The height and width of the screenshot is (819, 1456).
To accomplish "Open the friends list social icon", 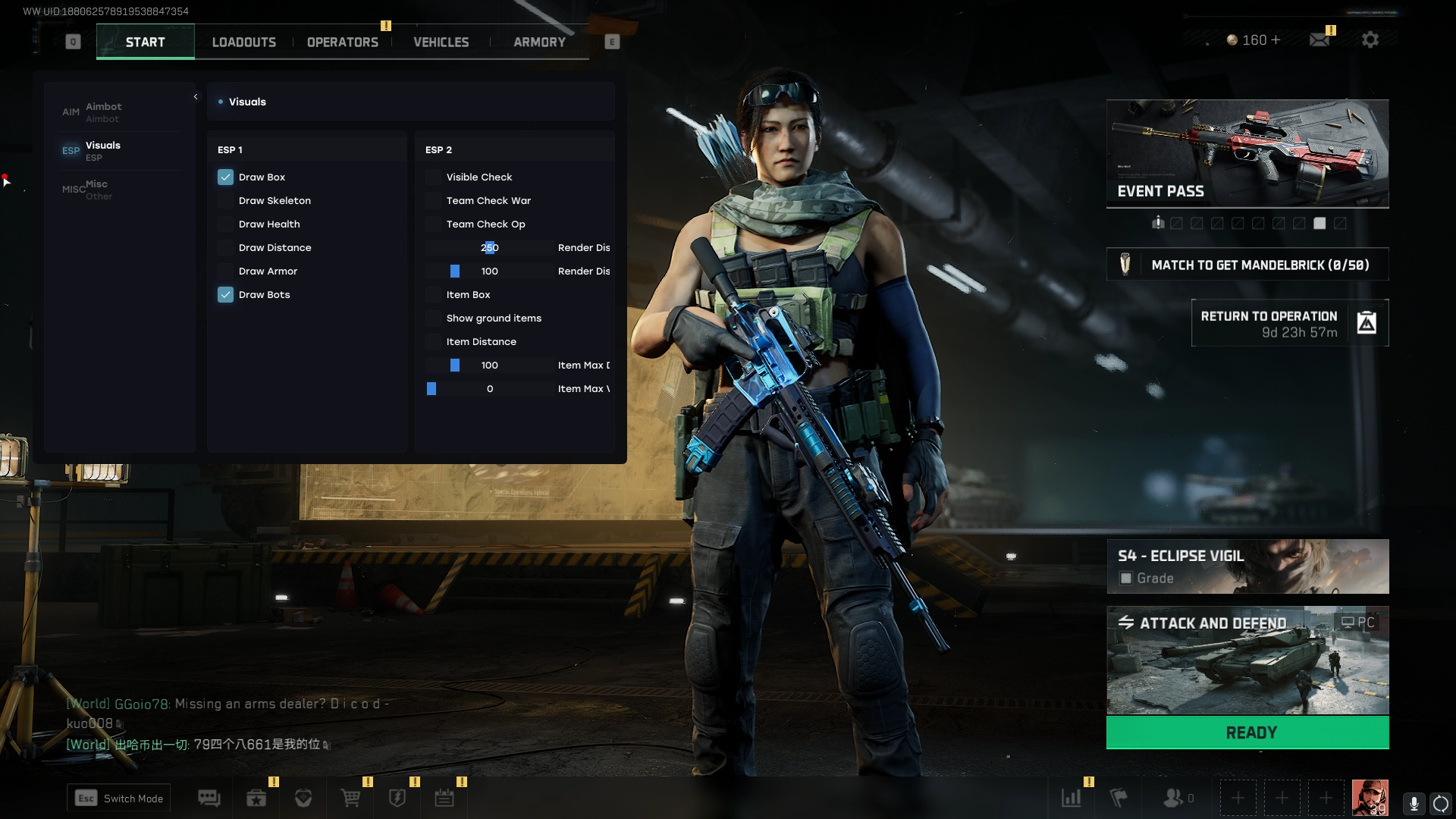I will tap(1174, 798).
